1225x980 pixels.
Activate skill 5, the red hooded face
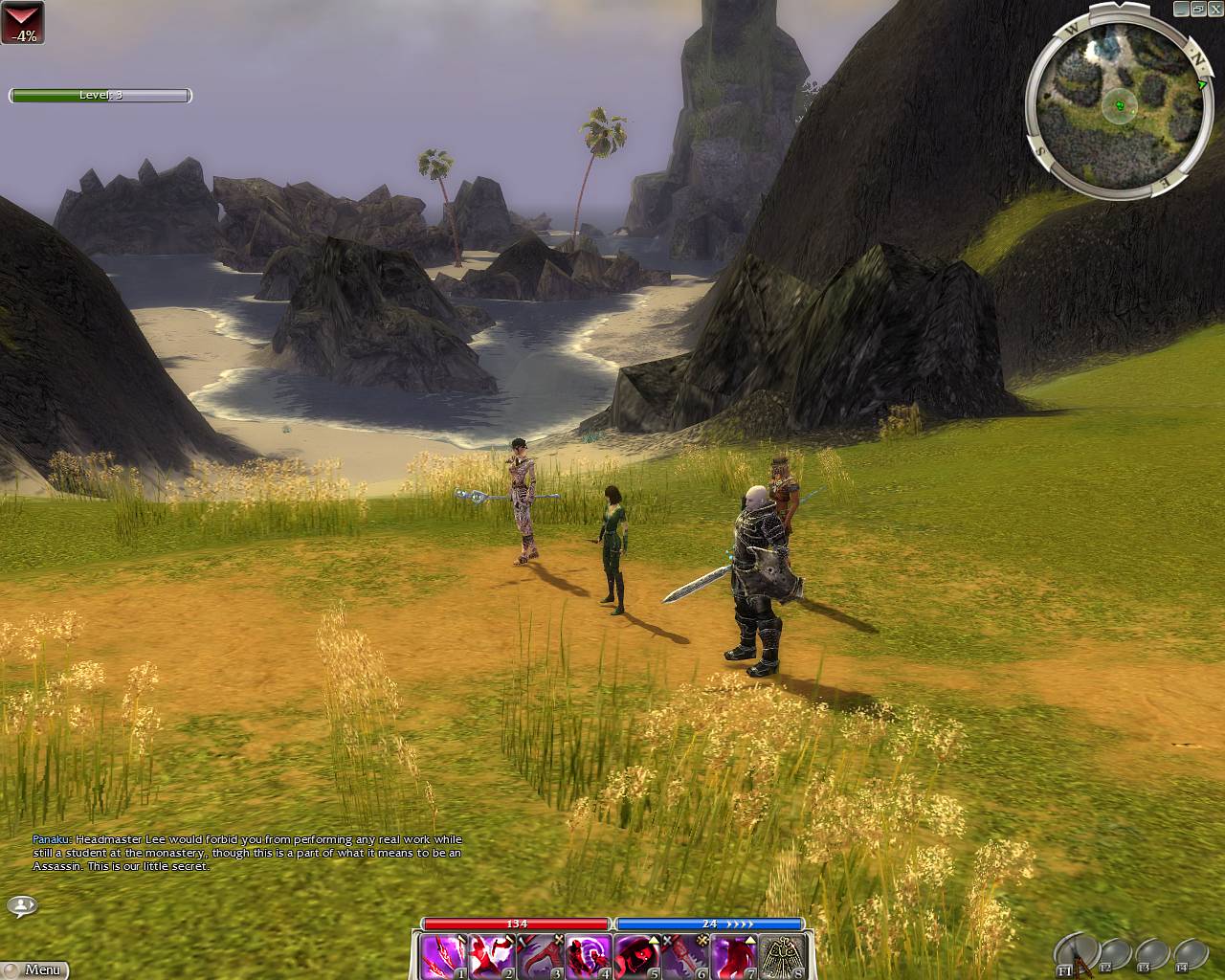point(636,956)
